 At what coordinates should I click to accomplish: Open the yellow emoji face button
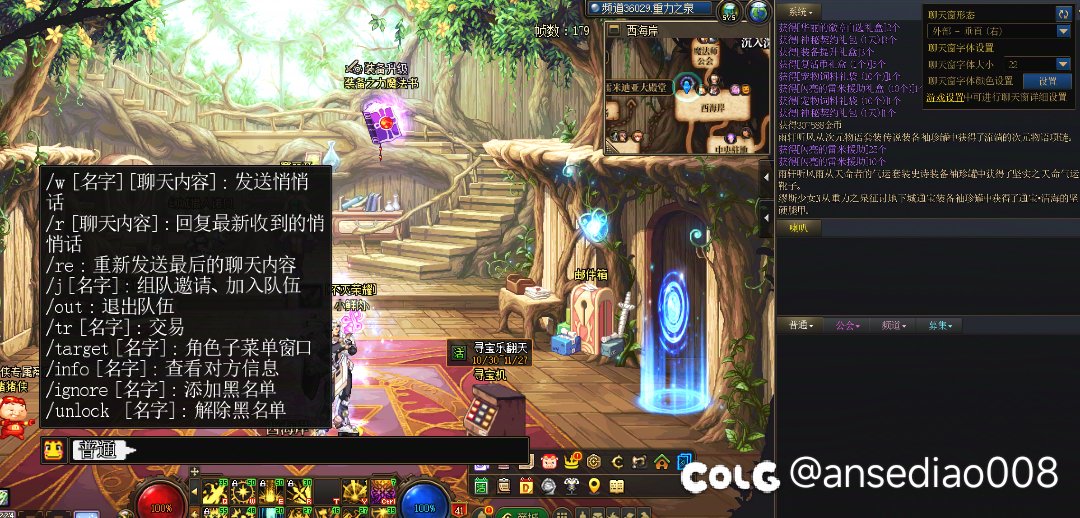[x=53, y=451]
